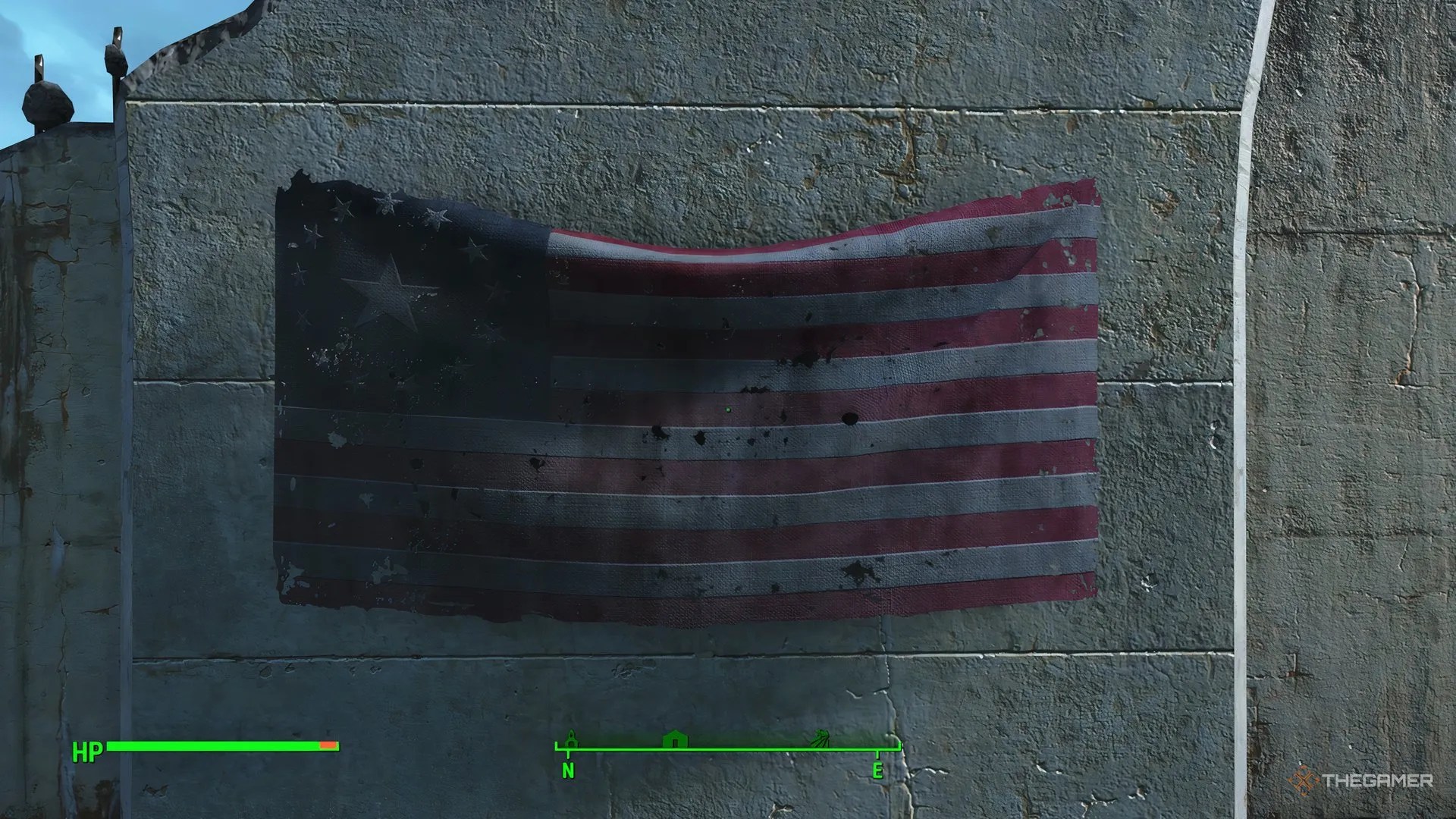Select the creature marker near the E compass edge
The width and height of the screenshot is (1456, 819).
(x=820, y=738)
